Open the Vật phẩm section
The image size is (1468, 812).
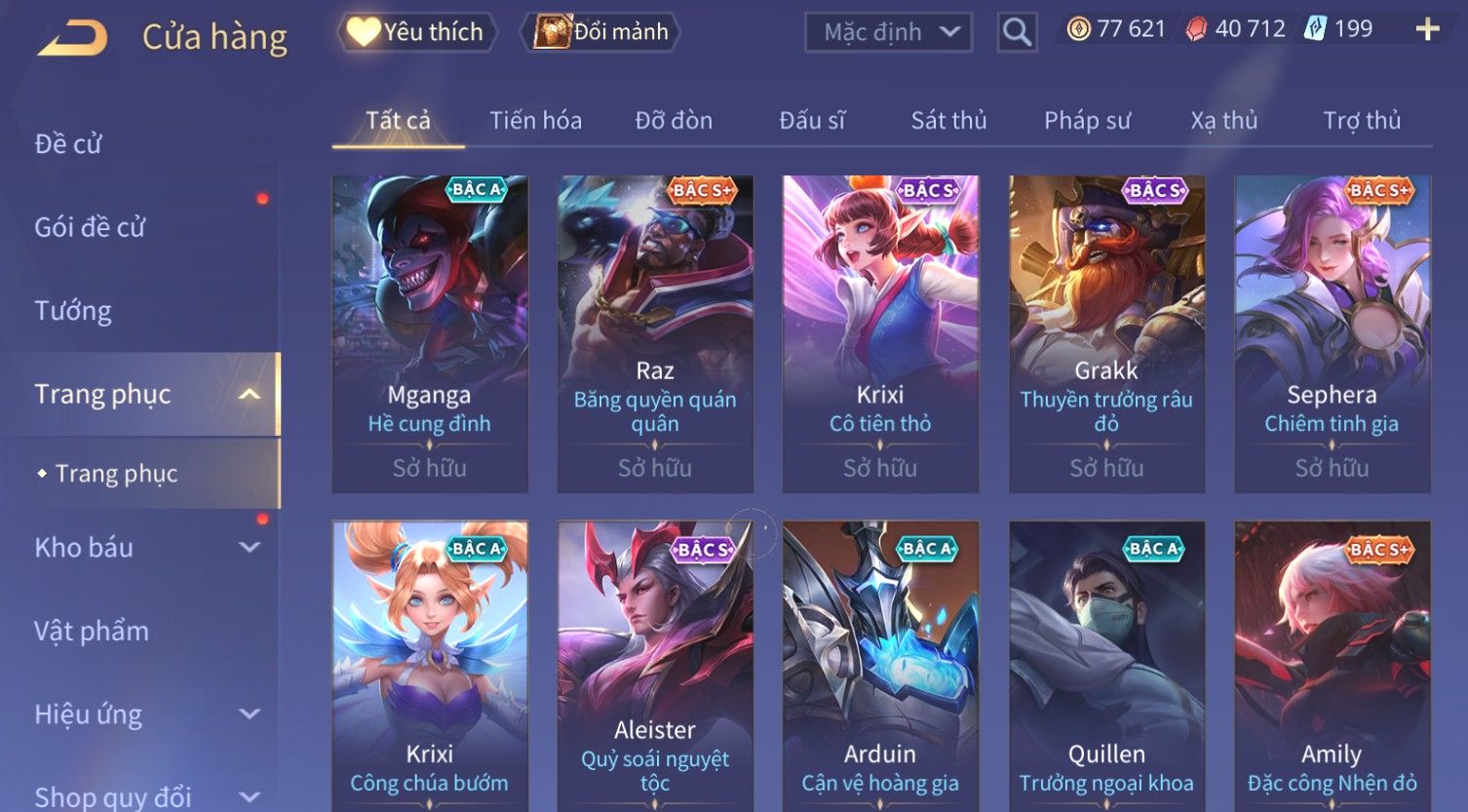[x=92, y=631]
